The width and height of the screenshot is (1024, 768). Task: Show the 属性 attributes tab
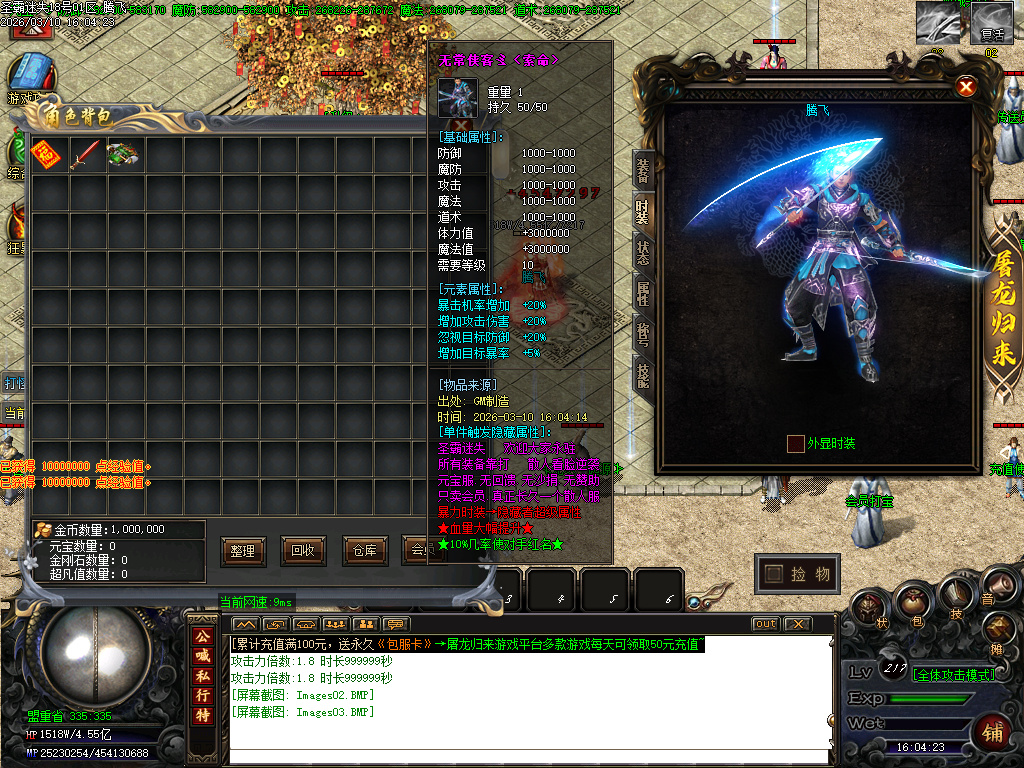click(643, 292)
